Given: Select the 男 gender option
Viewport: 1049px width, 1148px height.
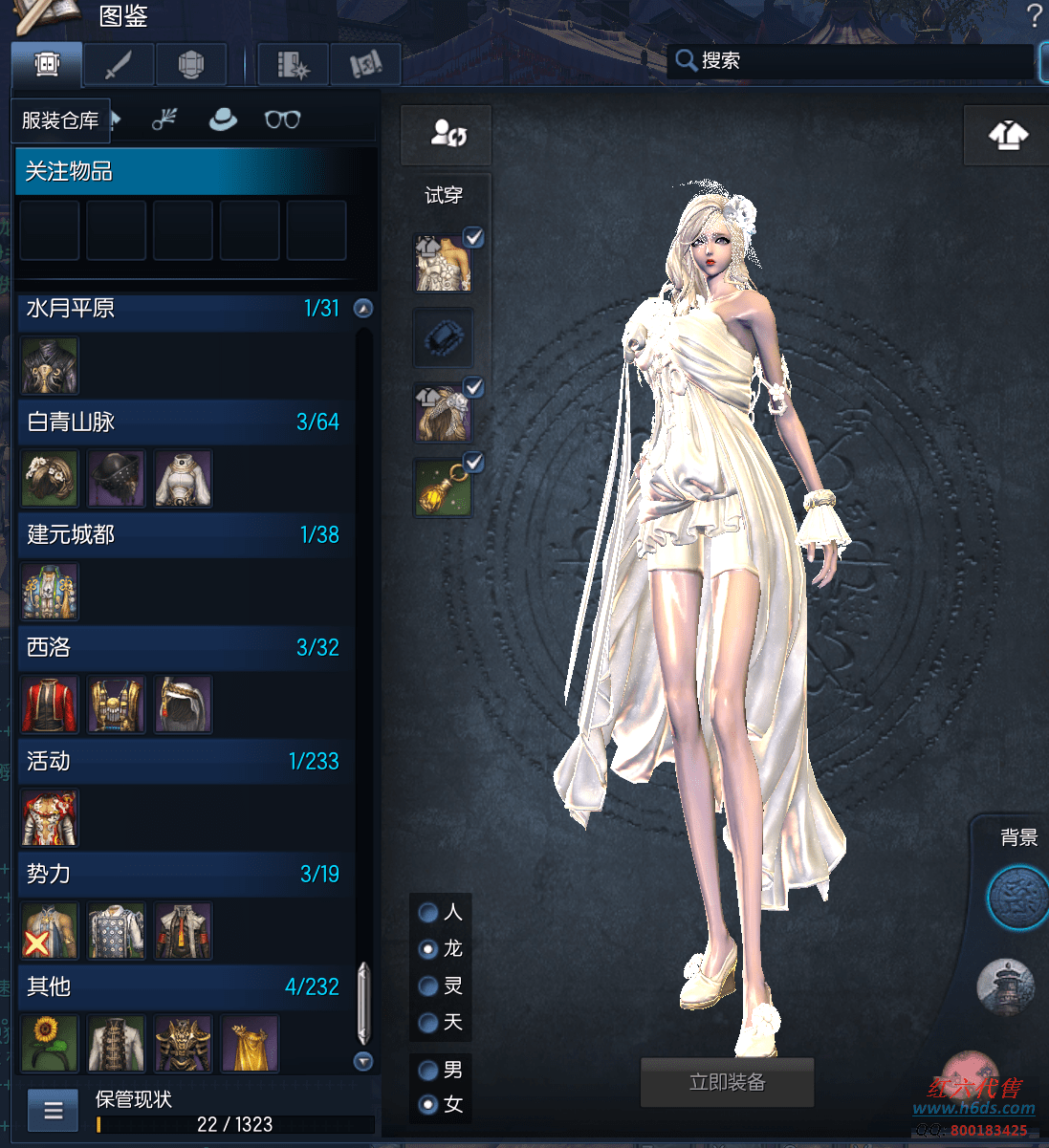Looking at the screenshot, I should (428, 1070).
